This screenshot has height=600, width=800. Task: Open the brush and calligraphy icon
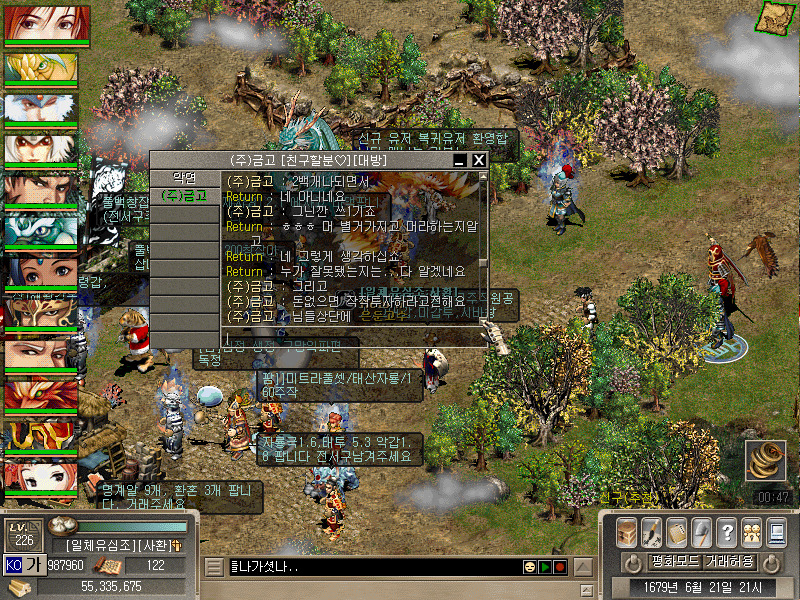(652, 531)
